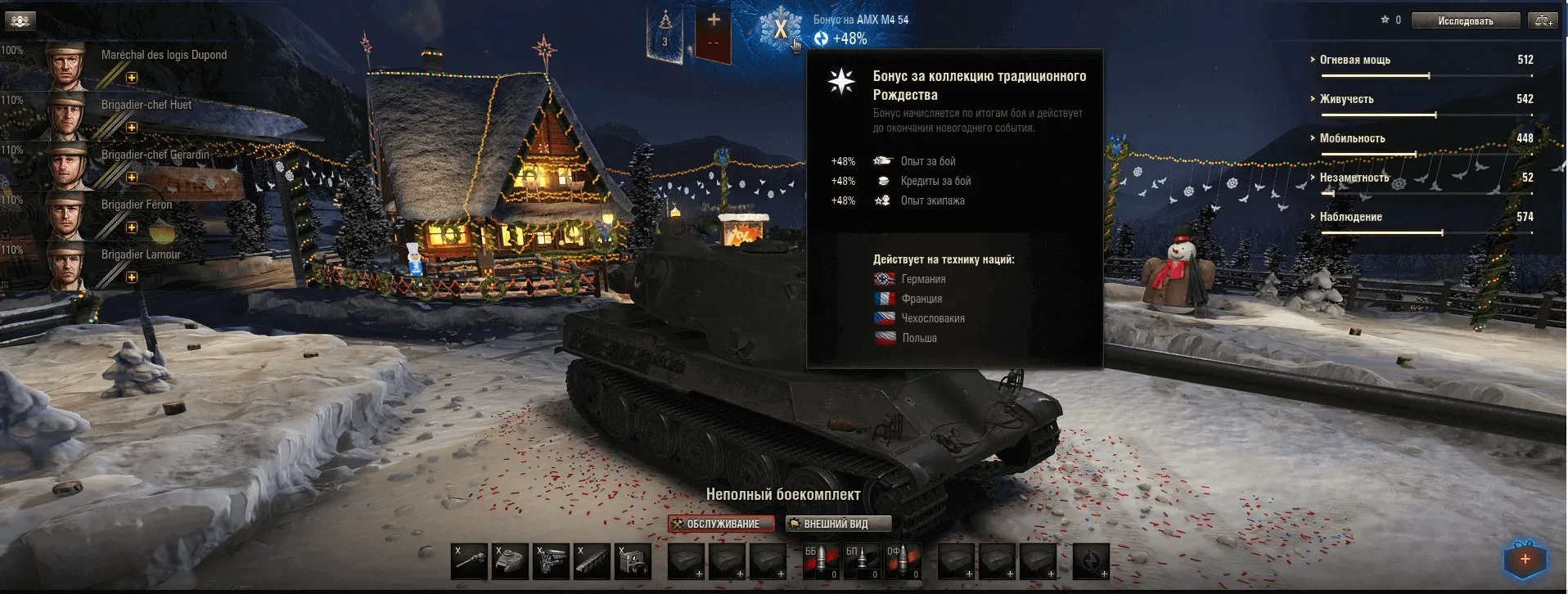This screenshot has width=1568, height=594.
Task: Select crew member Maréchal des logis Dupond
Action: coord(164,56)
